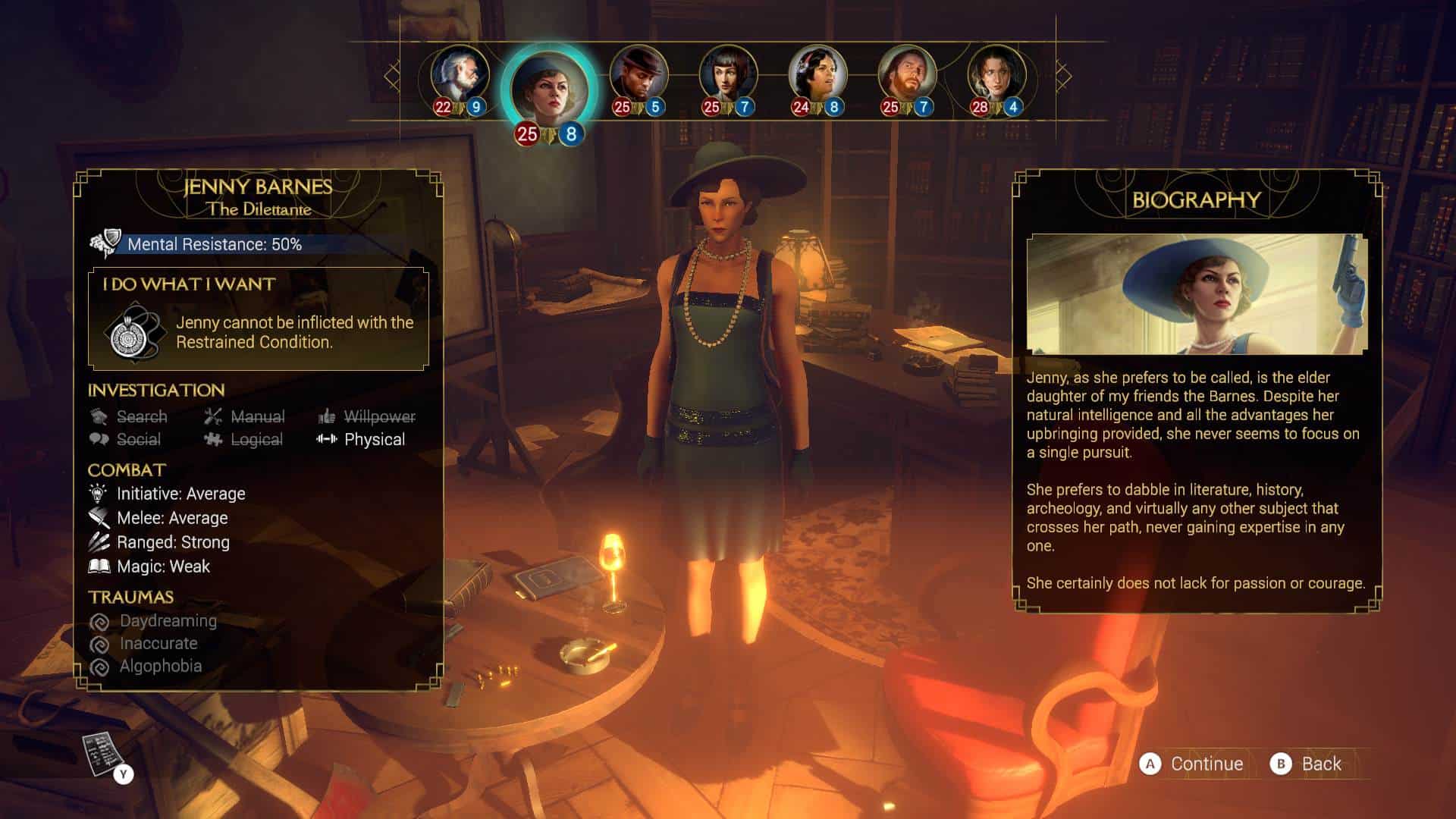Click the Daydreaming trauma spiral icon
The width and height of the screenshot is (1456, 819).
[101, 621]
